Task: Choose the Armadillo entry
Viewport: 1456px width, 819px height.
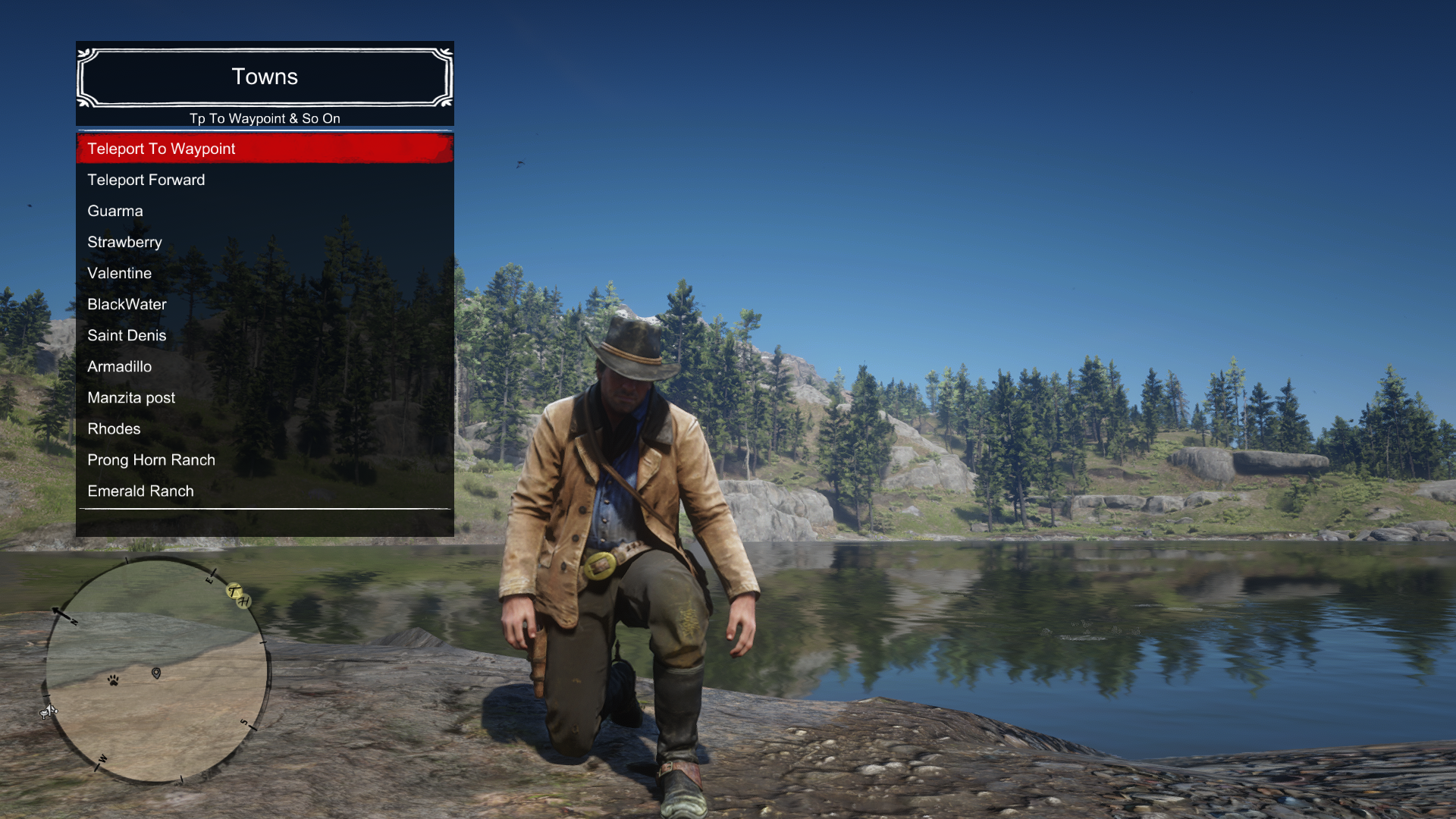Action: tap(265, 366)
